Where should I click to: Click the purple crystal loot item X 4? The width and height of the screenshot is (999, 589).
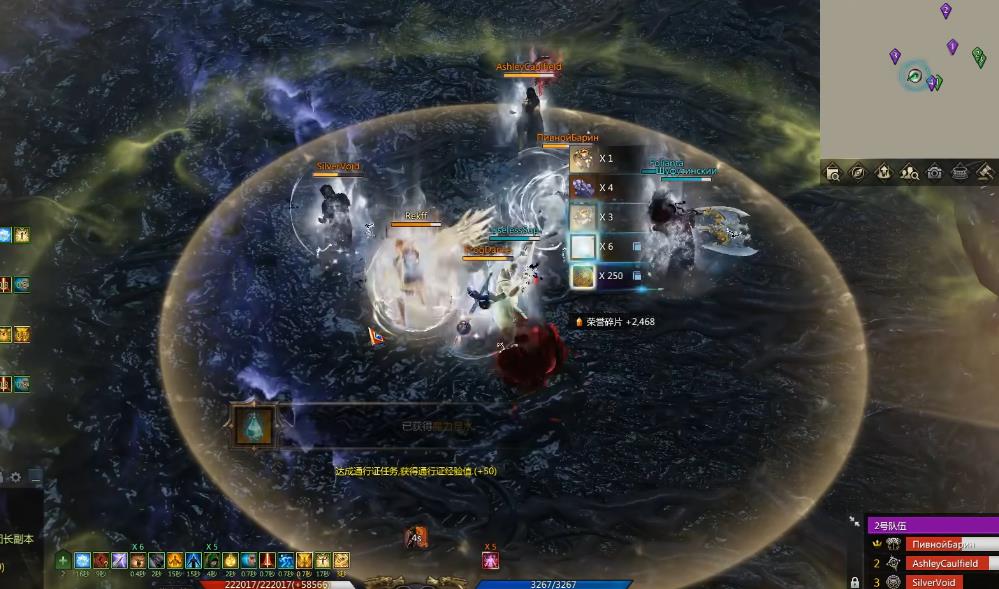(x=583, y=188)
